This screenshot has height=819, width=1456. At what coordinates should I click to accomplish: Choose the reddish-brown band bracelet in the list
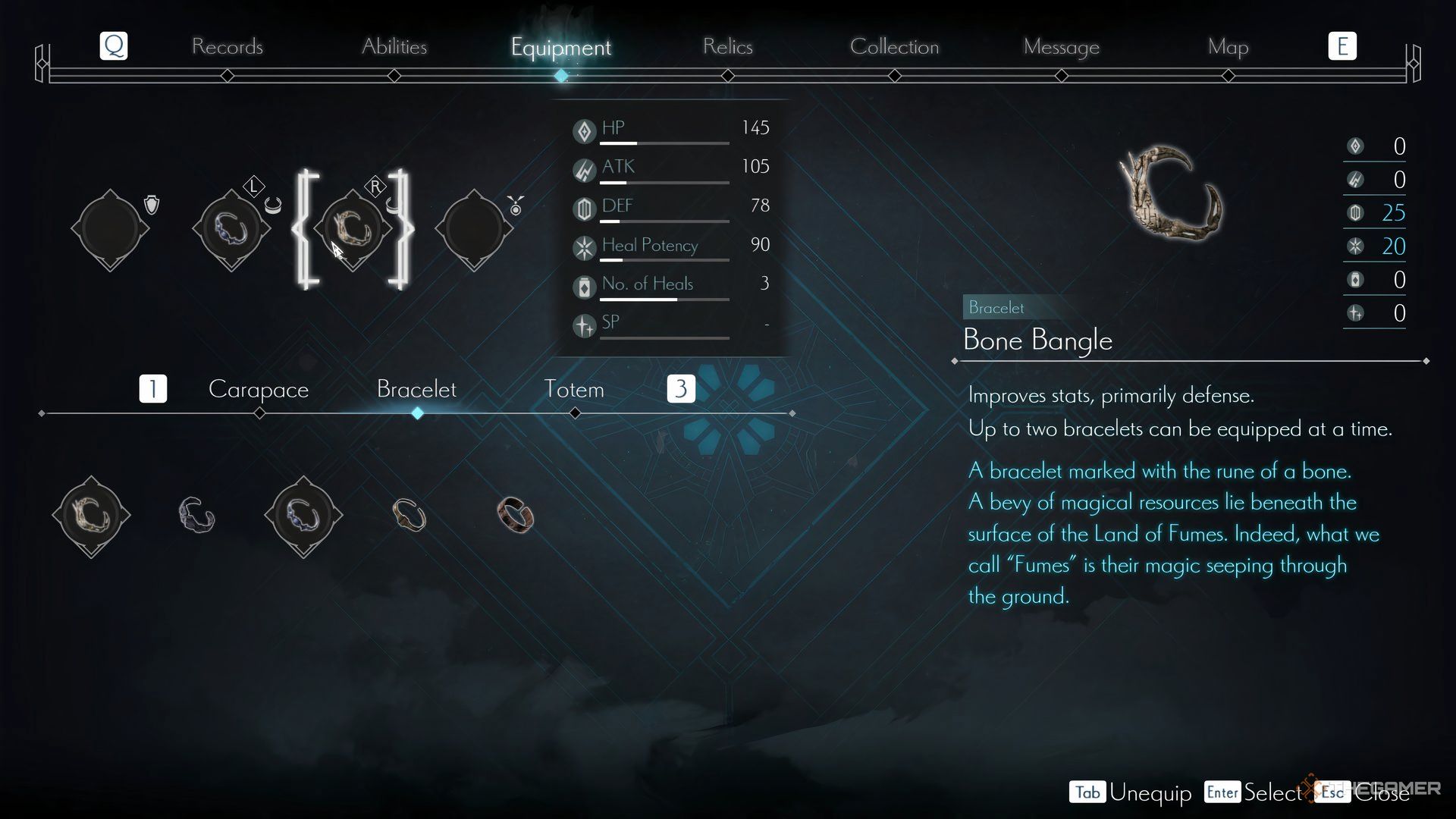(x=516, y=516)
